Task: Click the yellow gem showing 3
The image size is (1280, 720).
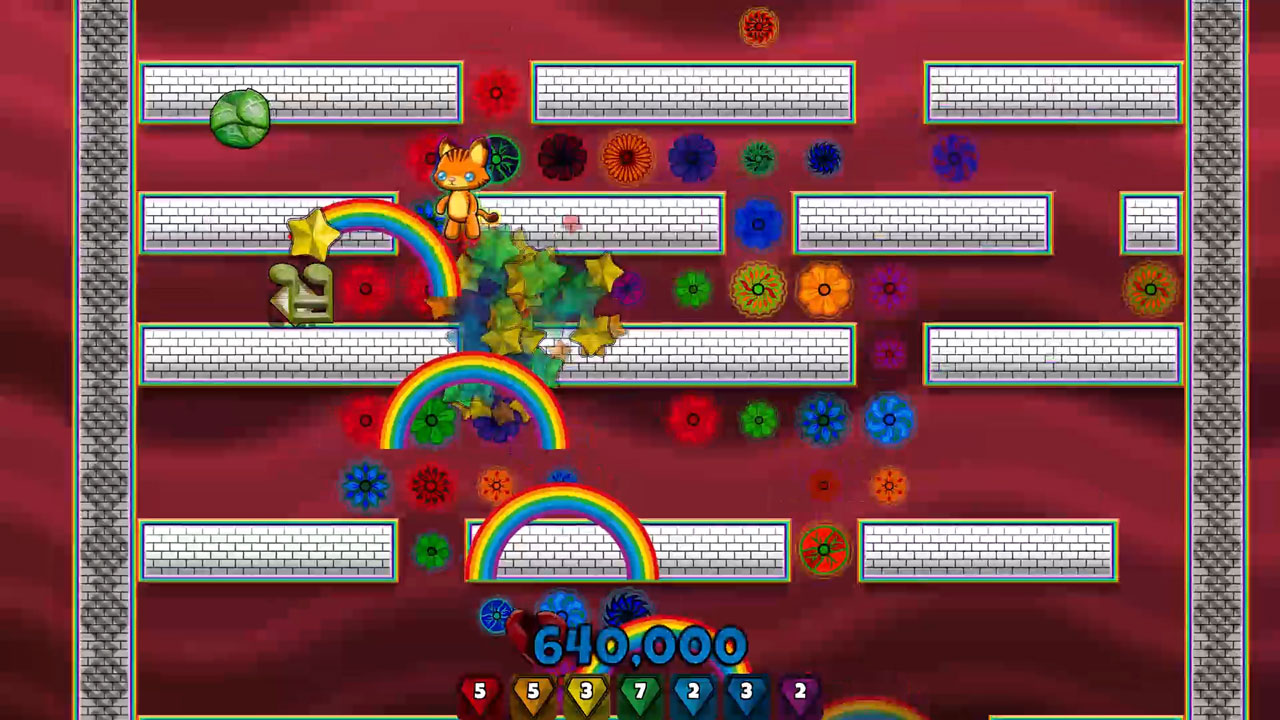Action: tap(585, 690)
